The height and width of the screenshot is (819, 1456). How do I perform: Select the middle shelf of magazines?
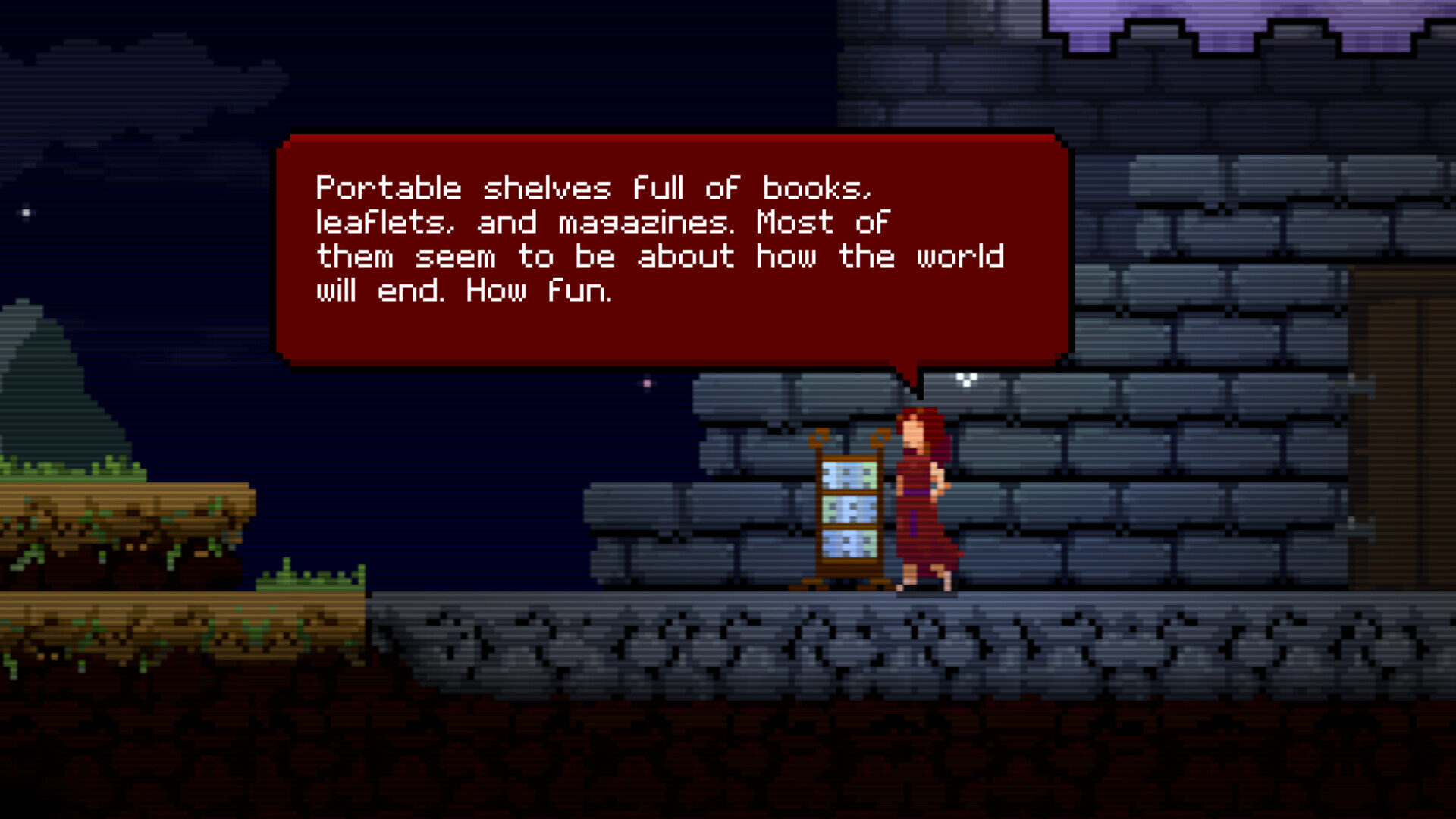(x=849, y=510)
